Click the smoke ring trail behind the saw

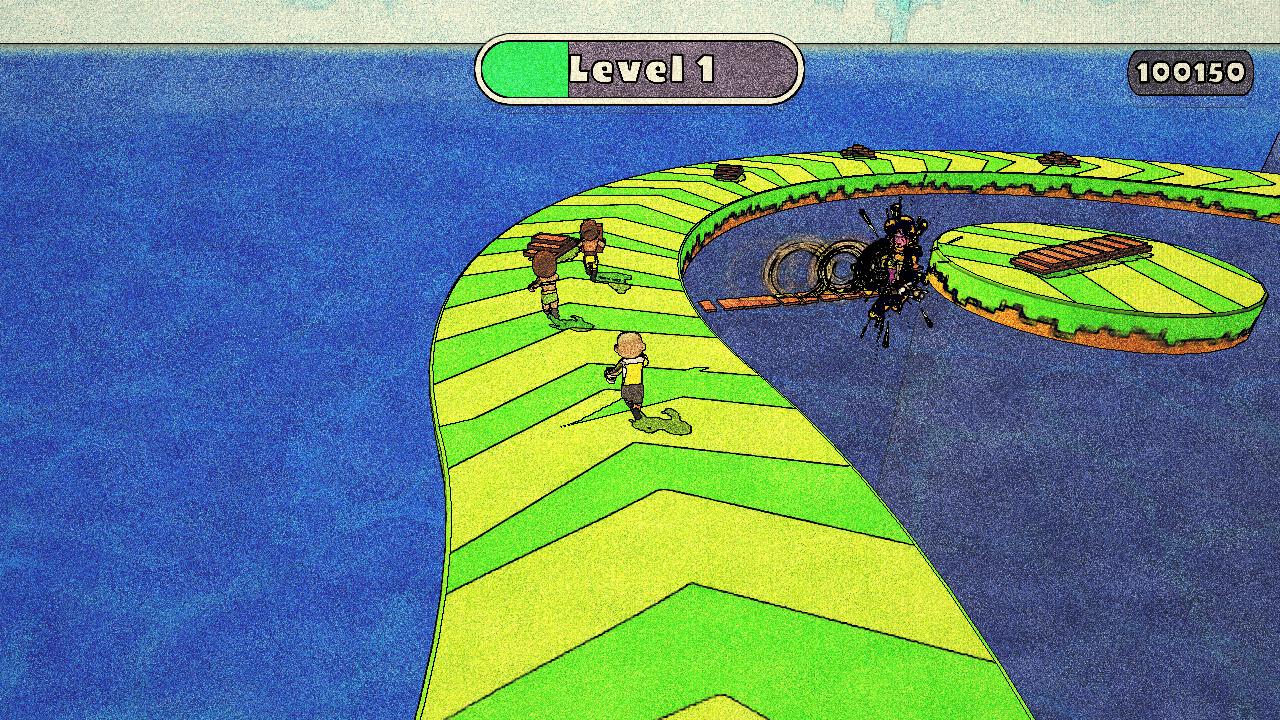[x=810, y=265]
